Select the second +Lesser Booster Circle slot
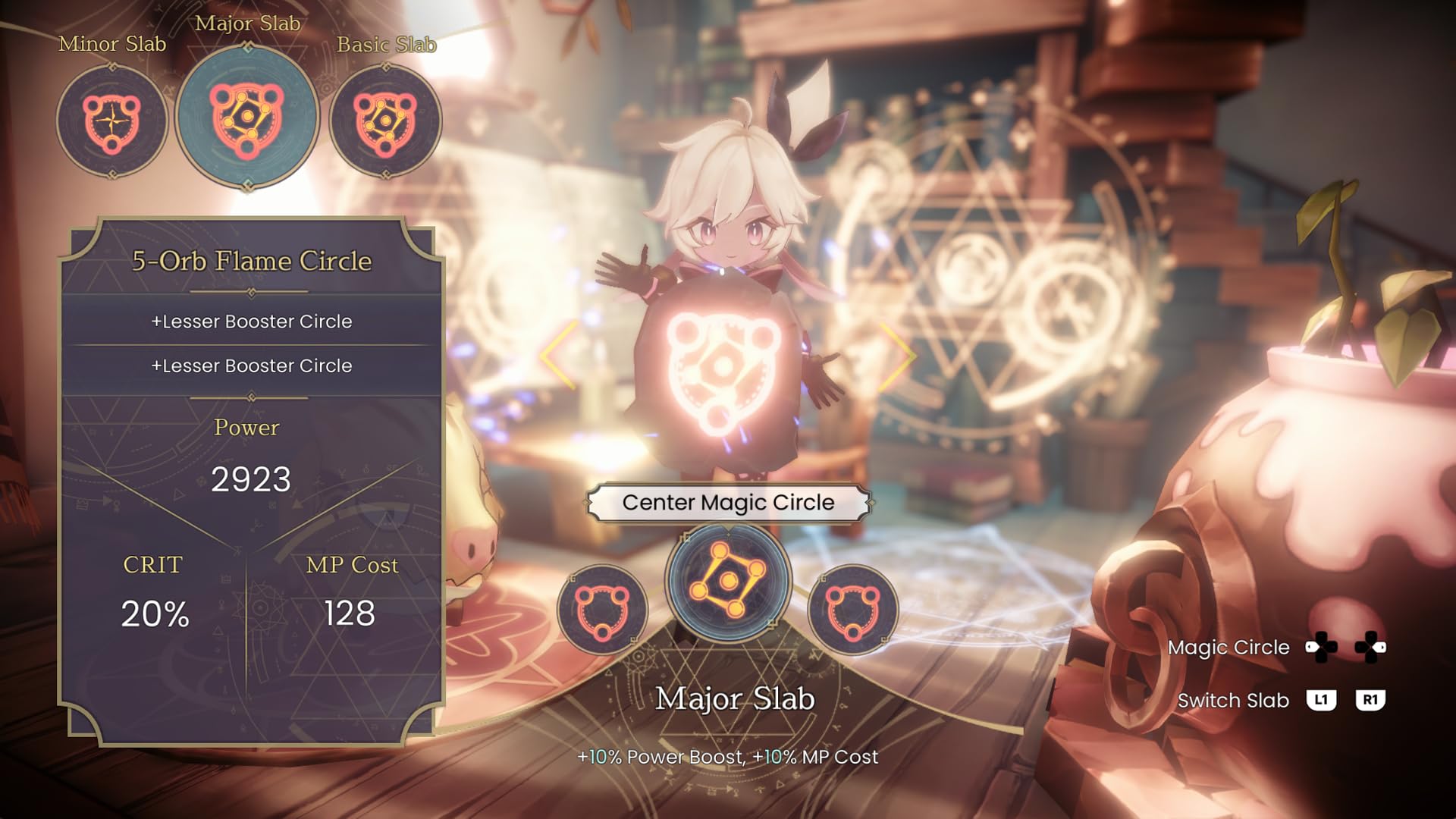This screenshot has height=819, width=1456. click(x=253, y=366)
